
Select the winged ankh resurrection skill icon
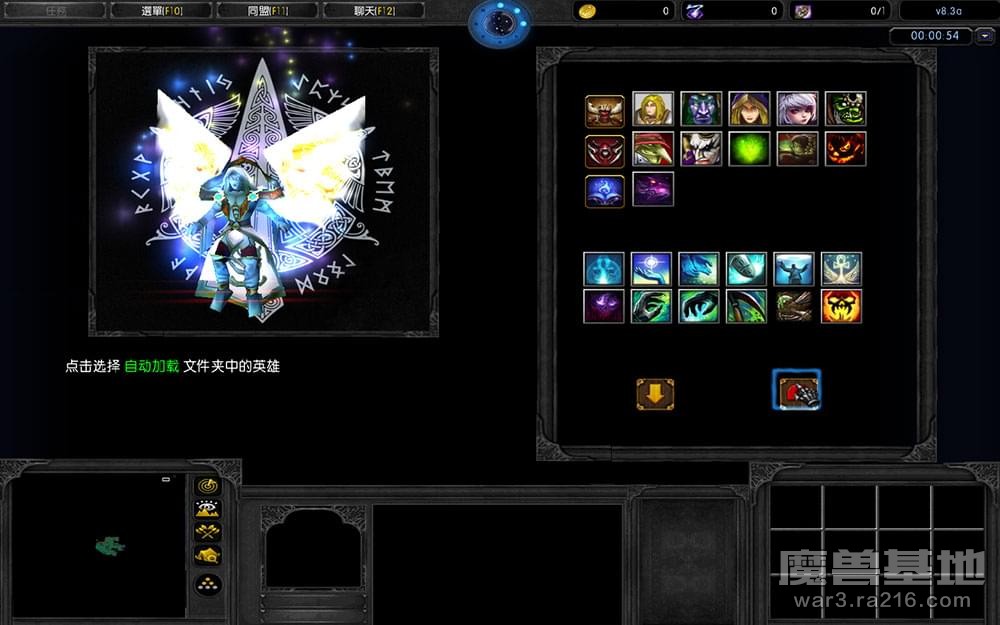pyautogui.click(x=841, y=268)
